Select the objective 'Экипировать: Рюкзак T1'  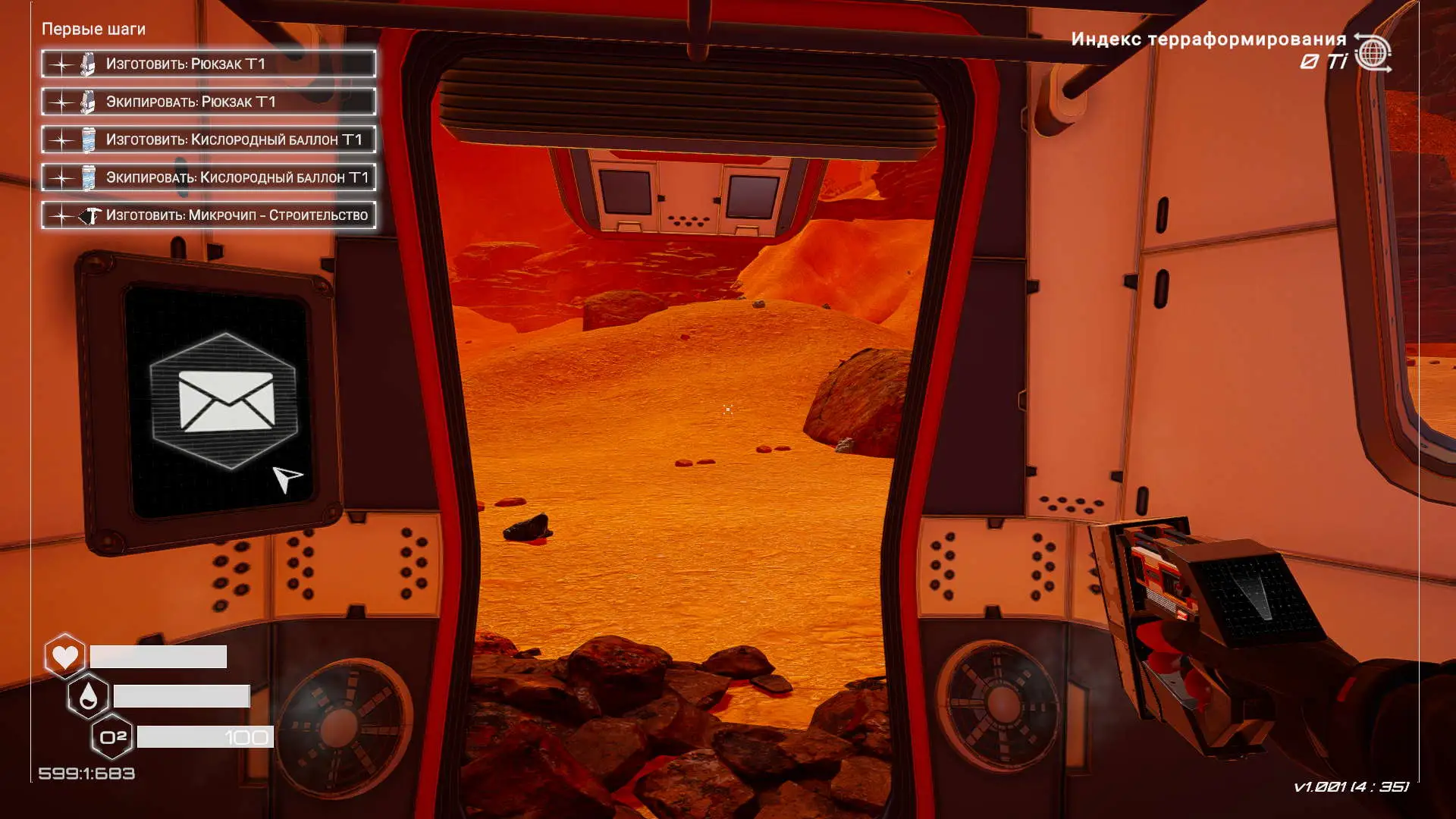click(x=209, y=102)
